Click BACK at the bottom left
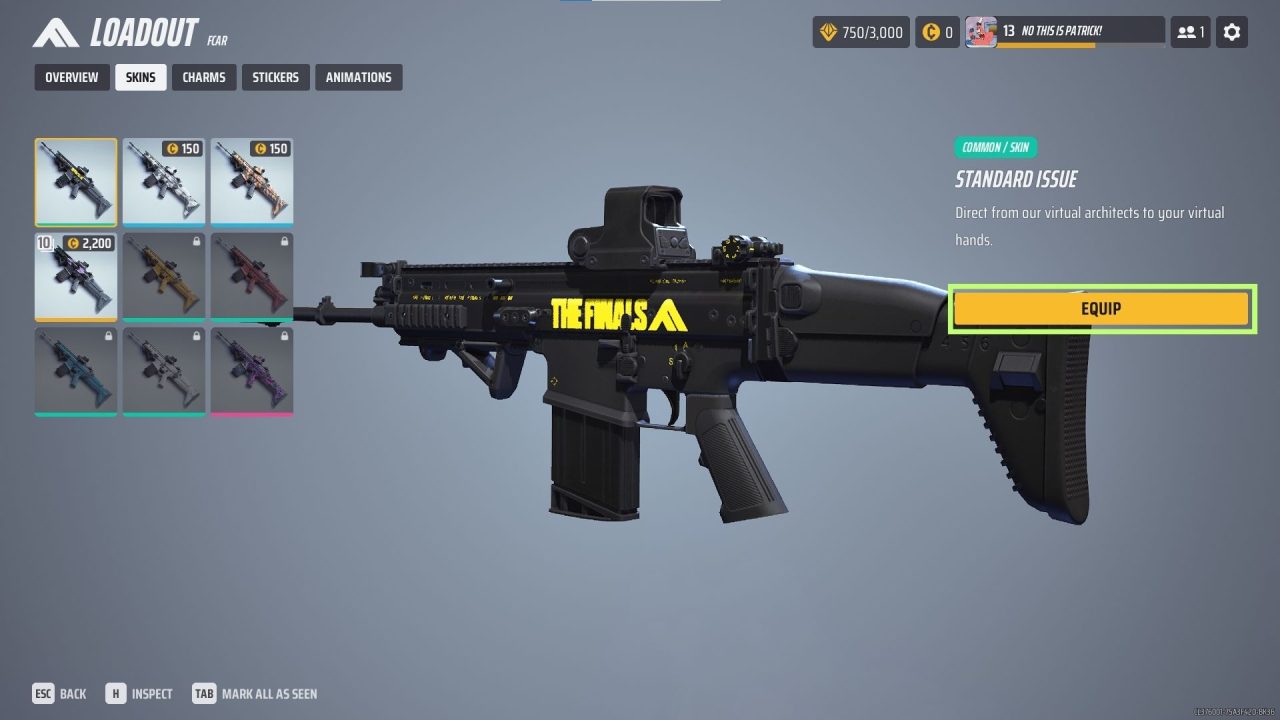The height and width of the screenshot is (720, 1280). point(60,693)
